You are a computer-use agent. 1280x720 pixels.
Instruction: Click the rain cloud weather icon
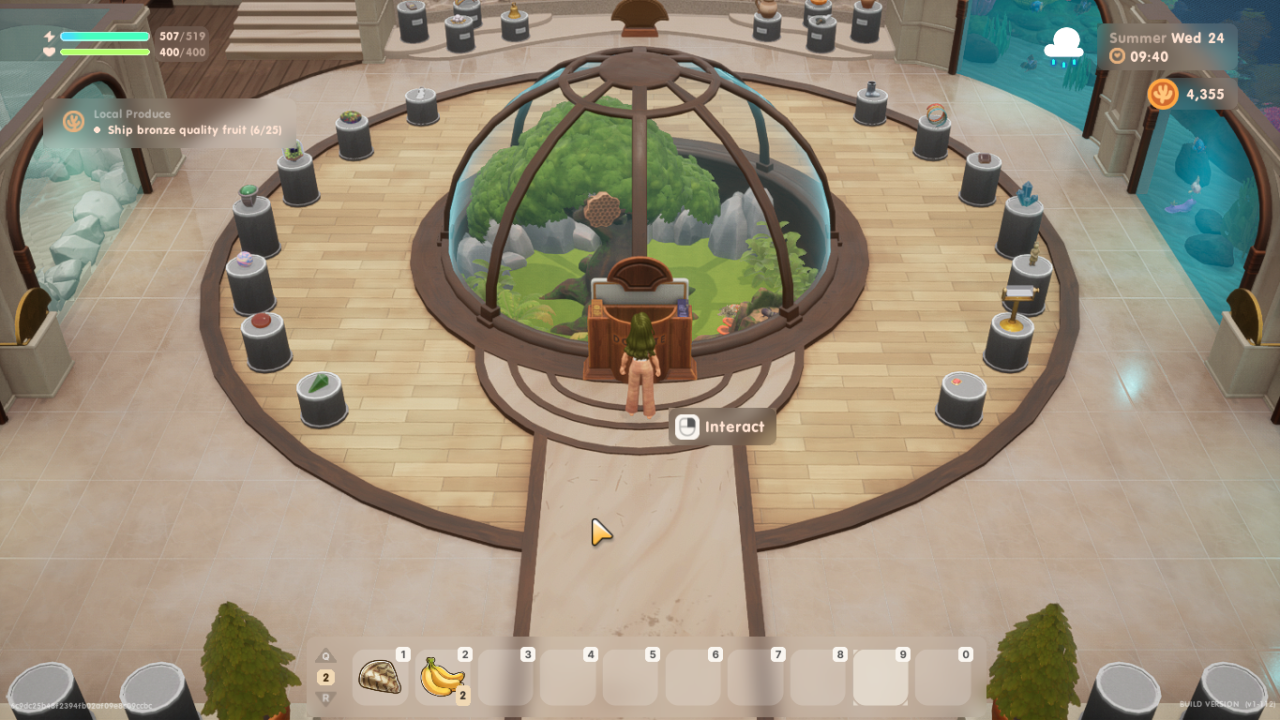click(x=1063, y=46)
